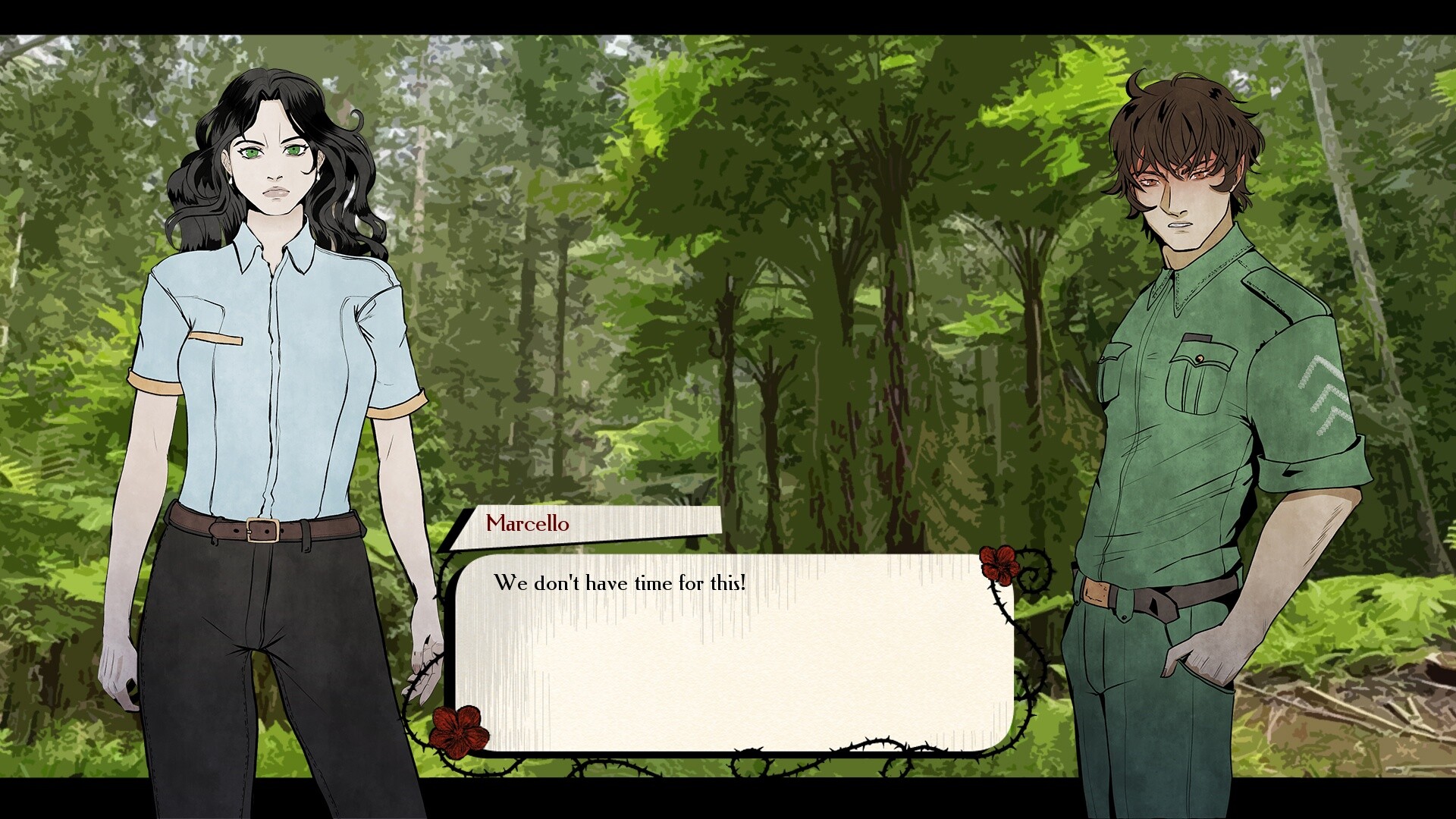Click the dialogue line 'We don't have time for this!'
The height and width of the screenshot is (819, 1456).
pos(622,582)
